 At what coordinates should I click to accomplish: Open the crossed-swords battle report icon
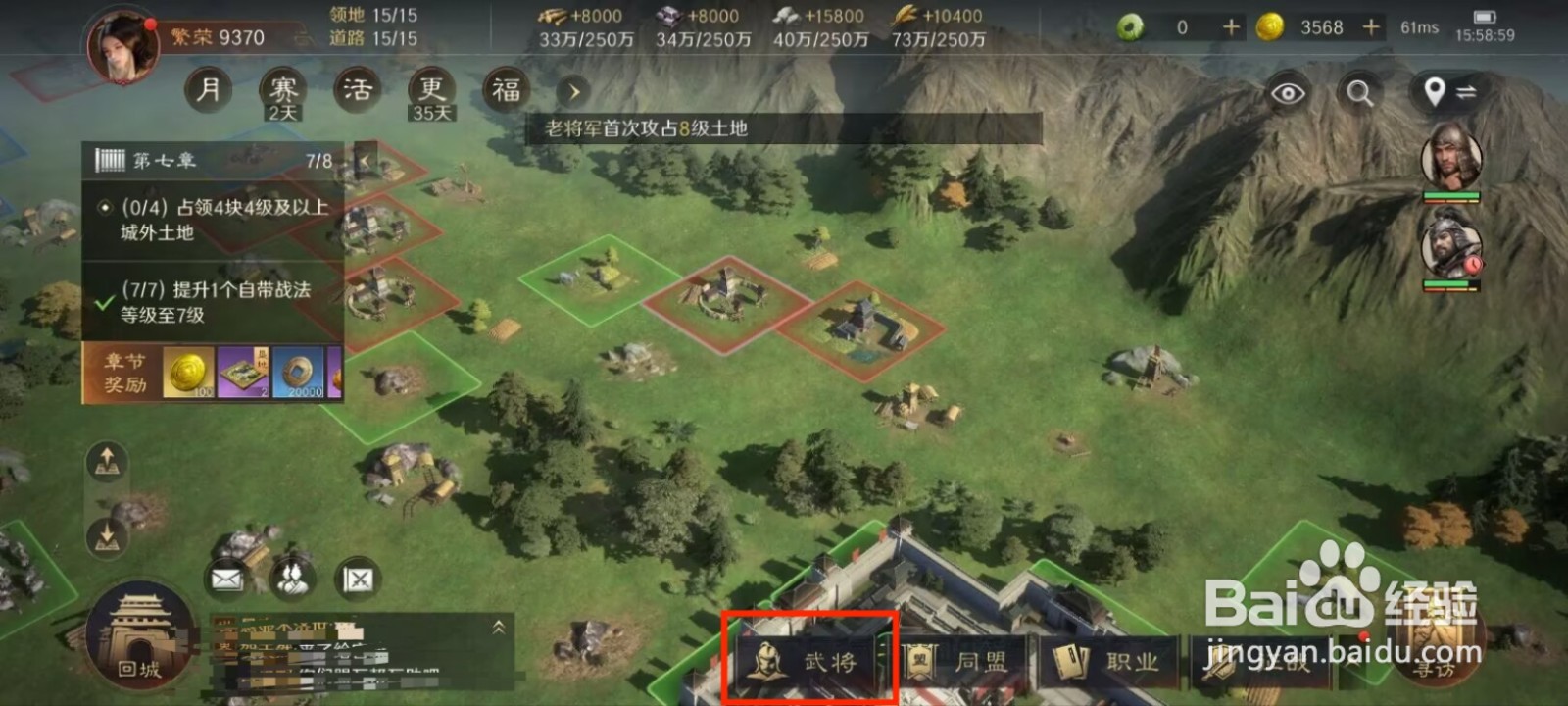pyautogui.click(x=357, y=578)
